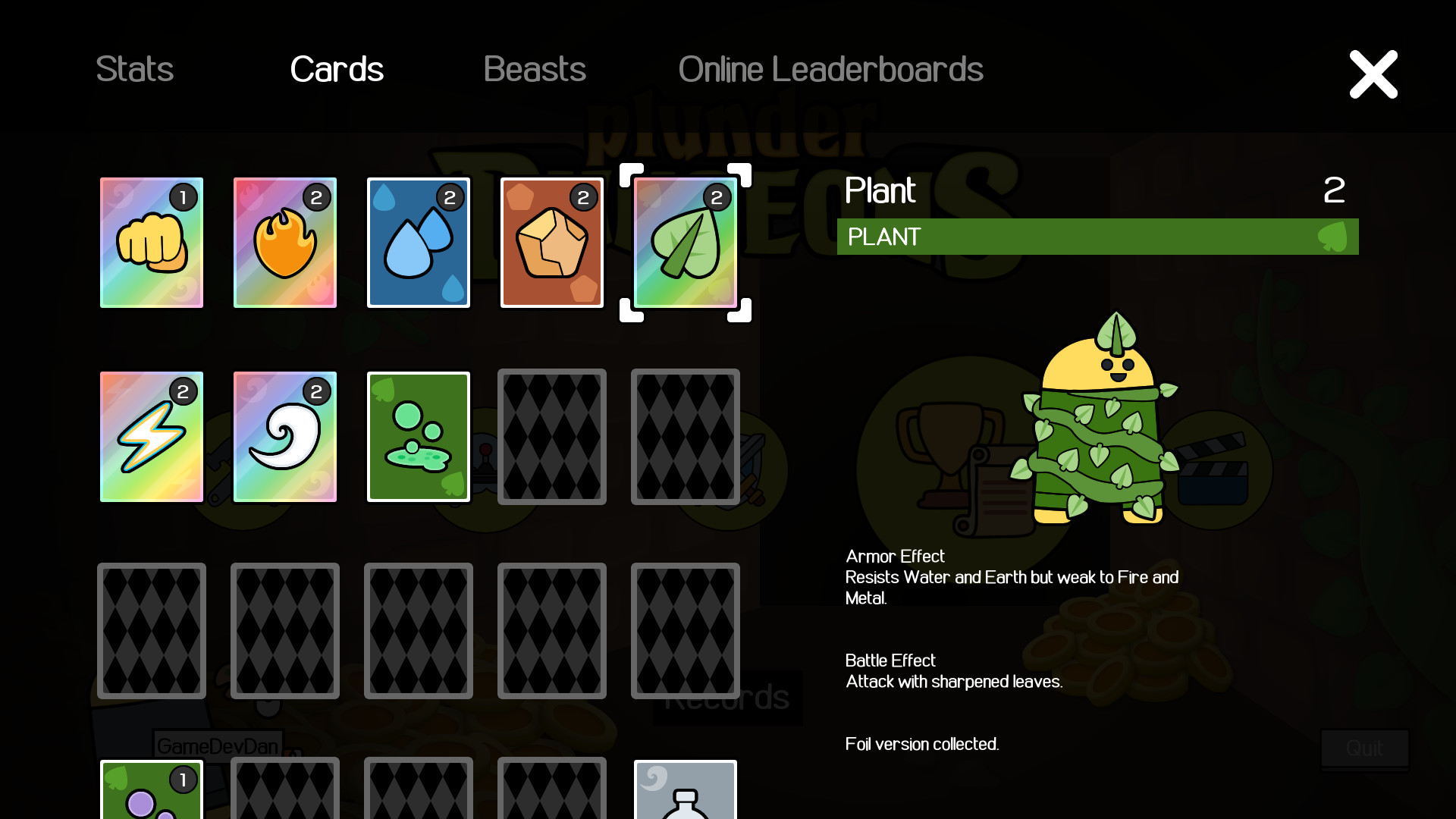Viewport: 1456px width, 819px height.
Task: Open the green slime puddle card
Action: click(418, 437)
